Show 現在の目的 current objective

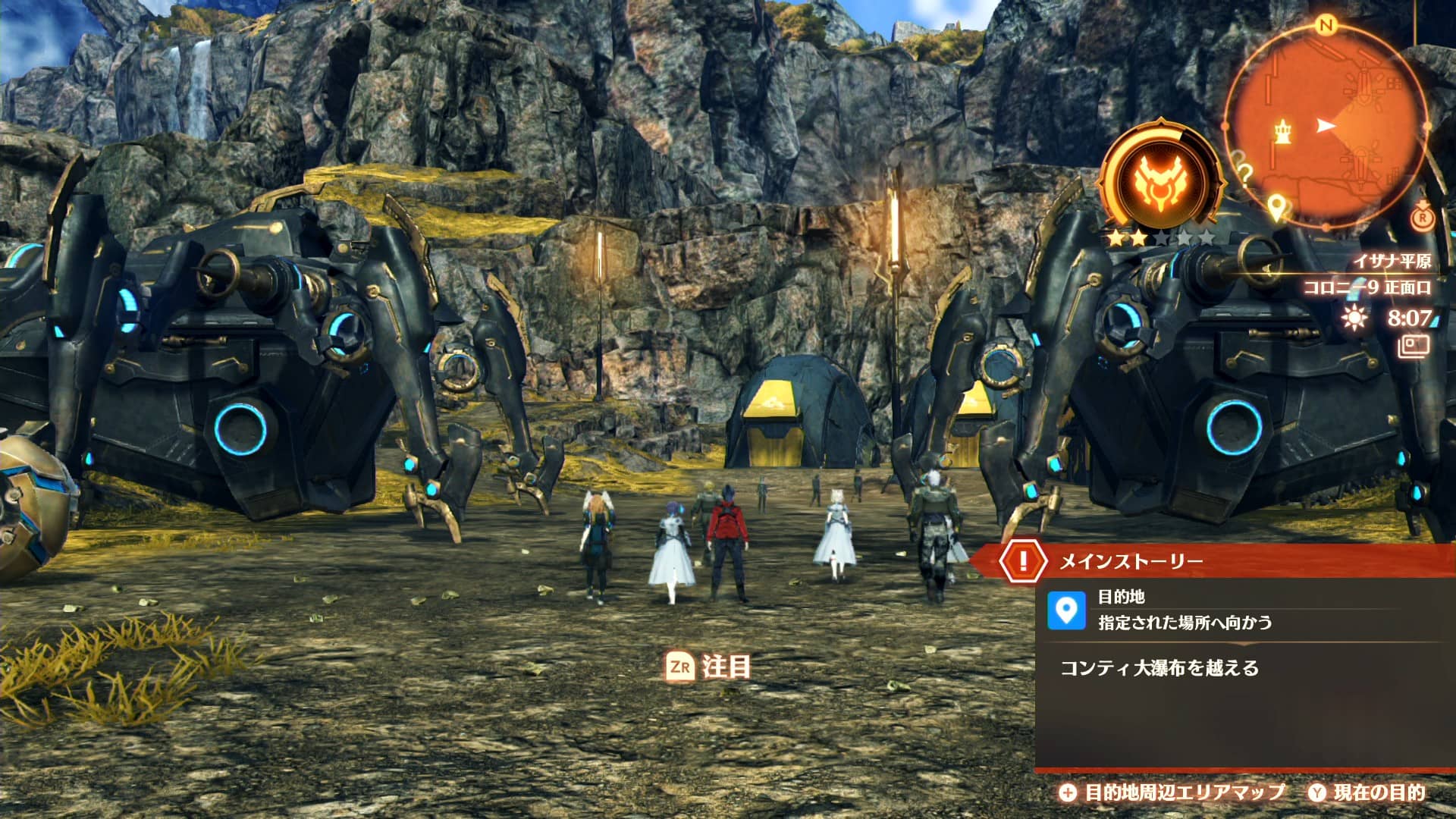(1367, 792)
